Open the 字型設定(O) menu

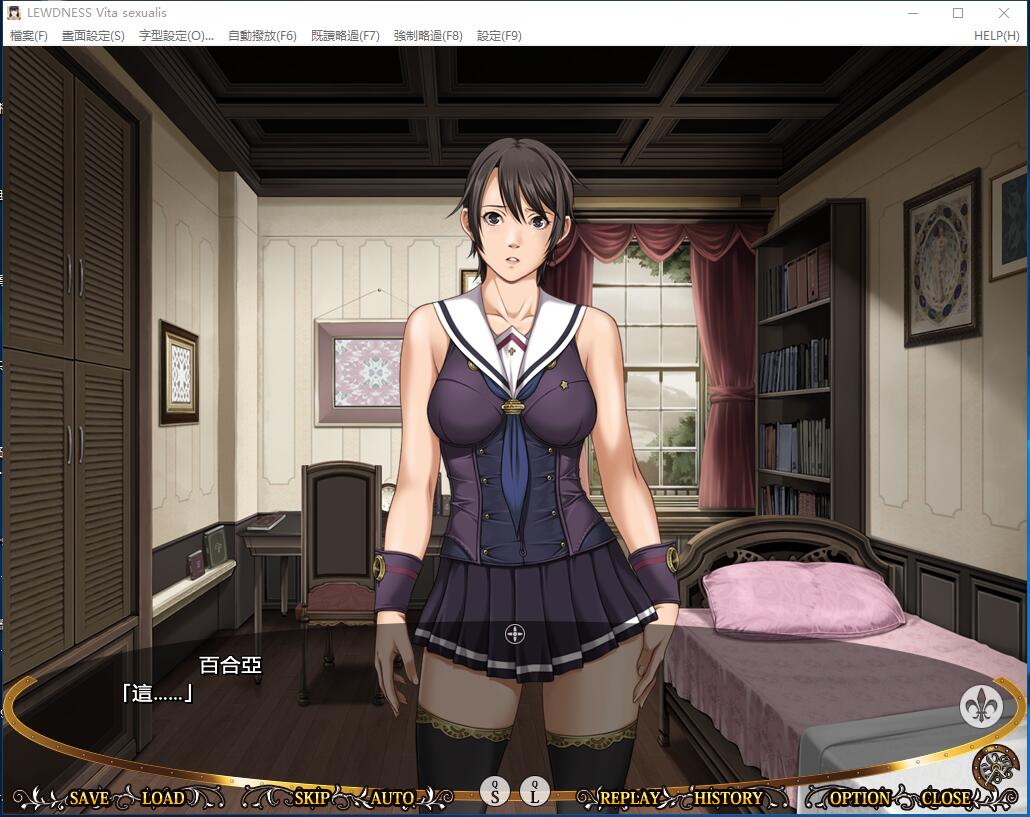coord(176,36)
